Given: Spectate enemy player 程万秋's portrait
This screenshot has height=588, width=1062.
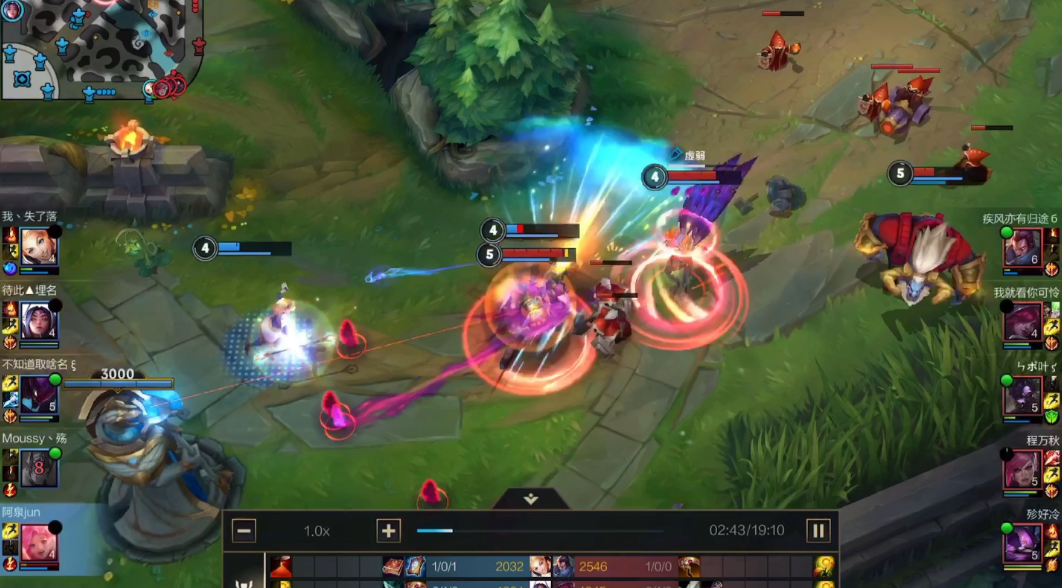Looking at the screenshot, I should coord(1022,467).
